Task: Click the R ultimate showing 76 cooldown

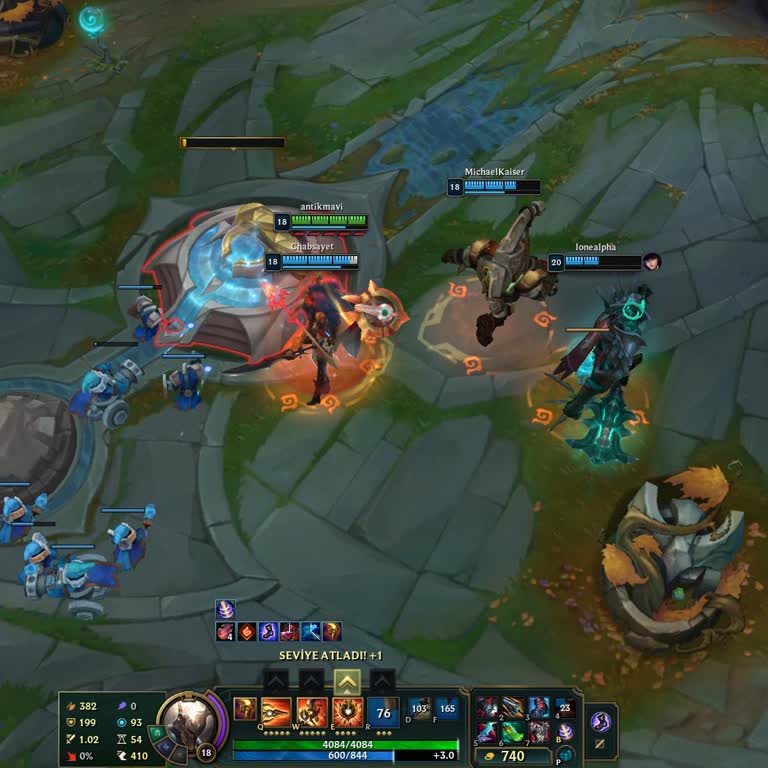Action: 382,711
